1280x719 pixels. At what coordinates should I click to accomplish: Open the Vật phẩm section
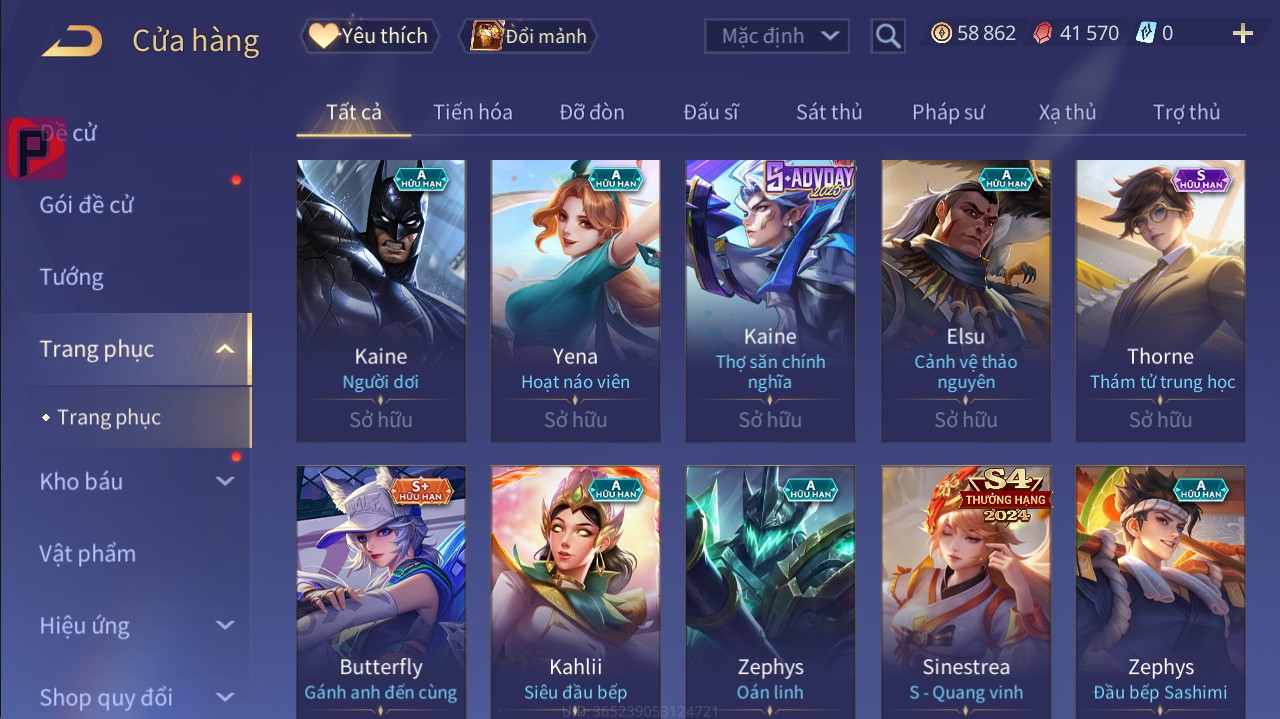click(x=88, y=553)
